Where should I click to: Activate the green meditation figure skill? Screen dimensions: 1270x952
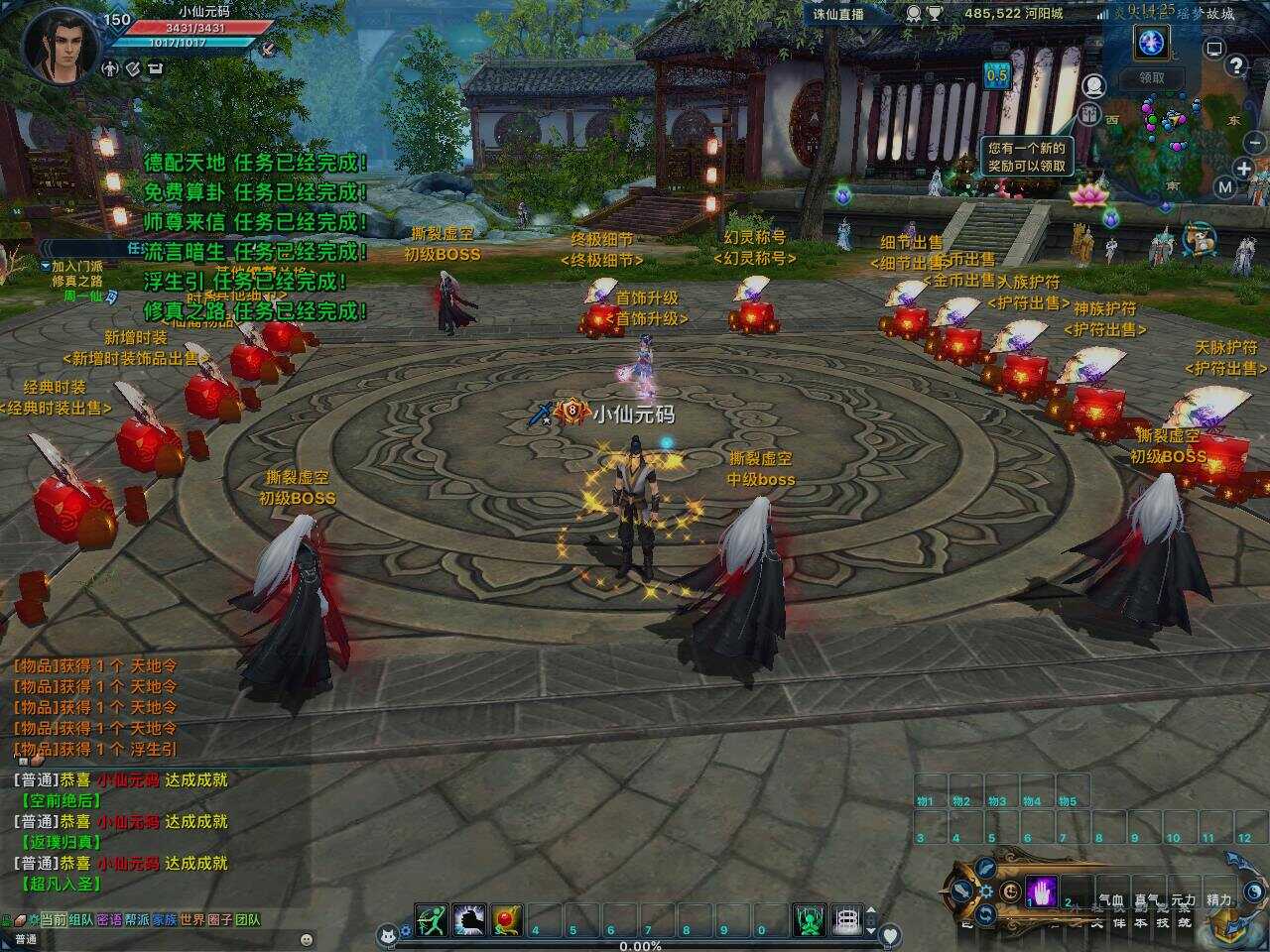[x=809, y=920]
